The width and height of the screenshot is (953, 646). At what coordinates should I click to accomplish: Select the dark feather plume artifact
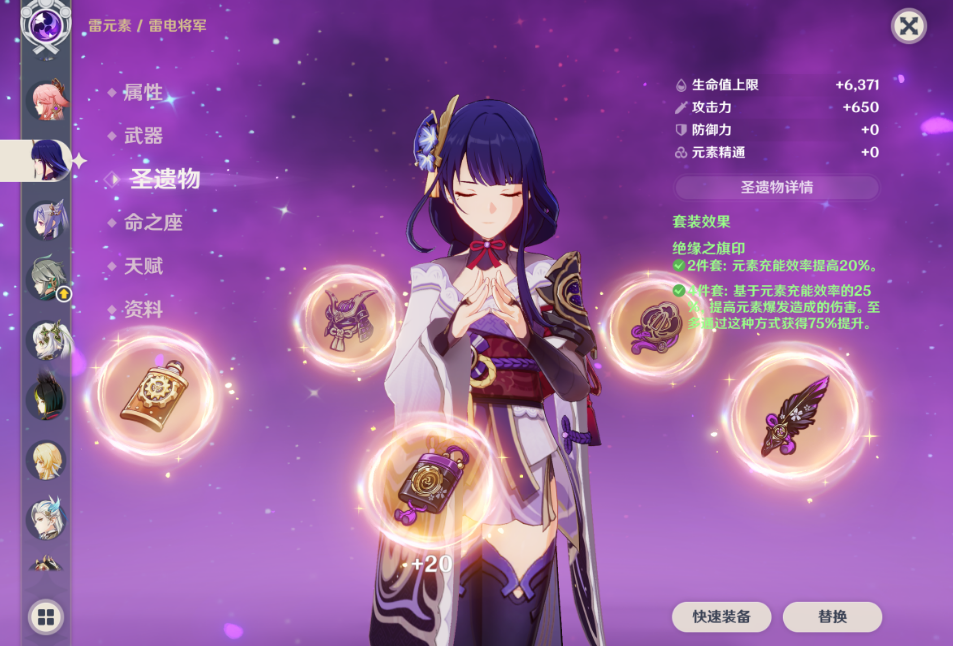pos(795,414)
